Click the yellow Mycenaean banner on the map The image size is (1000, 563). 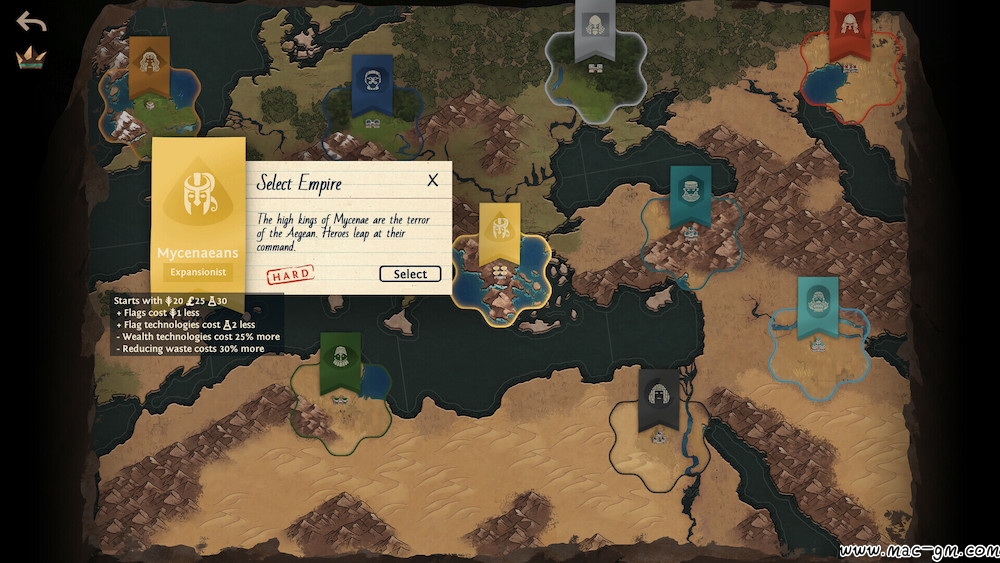(x=499, y=232)
